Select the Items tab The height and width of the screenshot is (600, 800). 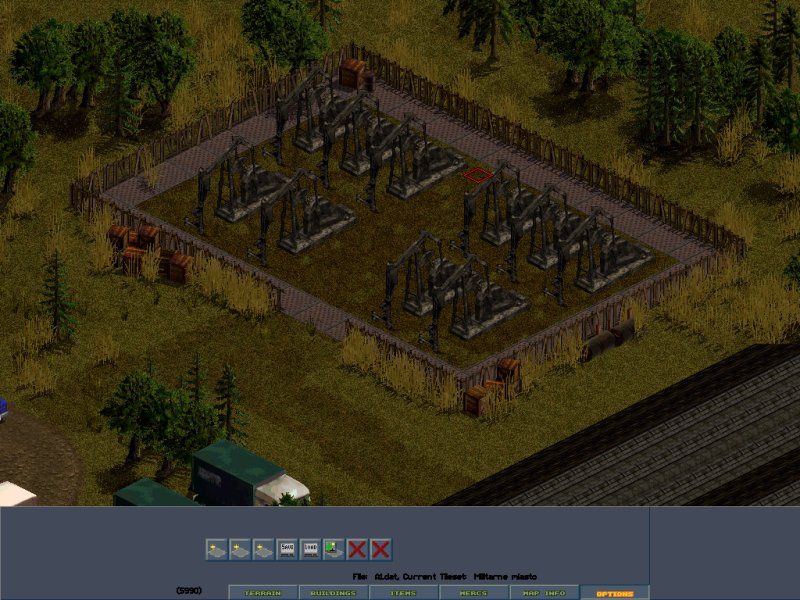[x=404, y=593]
